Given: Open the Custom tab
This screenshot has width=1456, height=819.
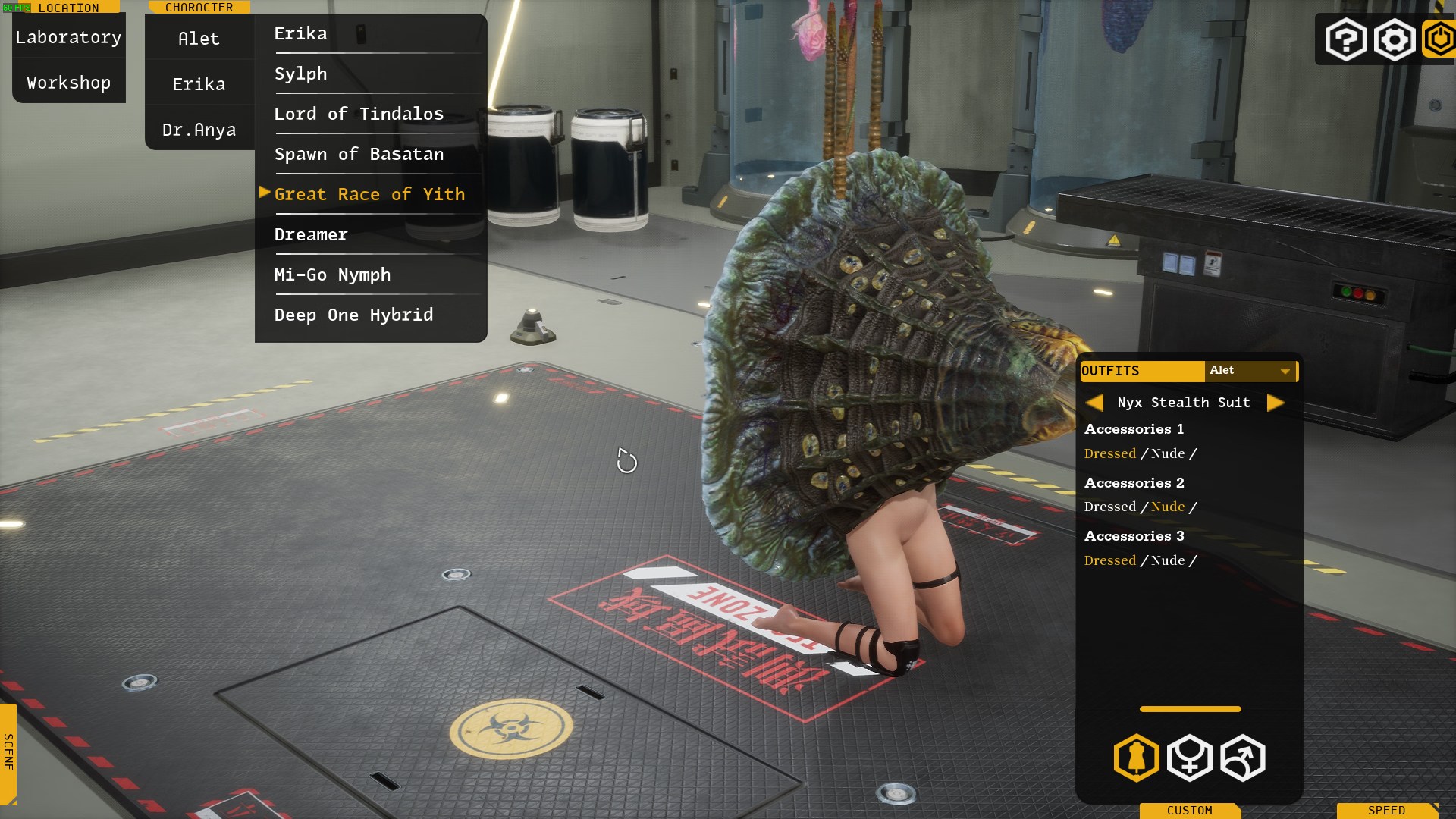Looking at the screenshot, I should tap(1189, 810).
